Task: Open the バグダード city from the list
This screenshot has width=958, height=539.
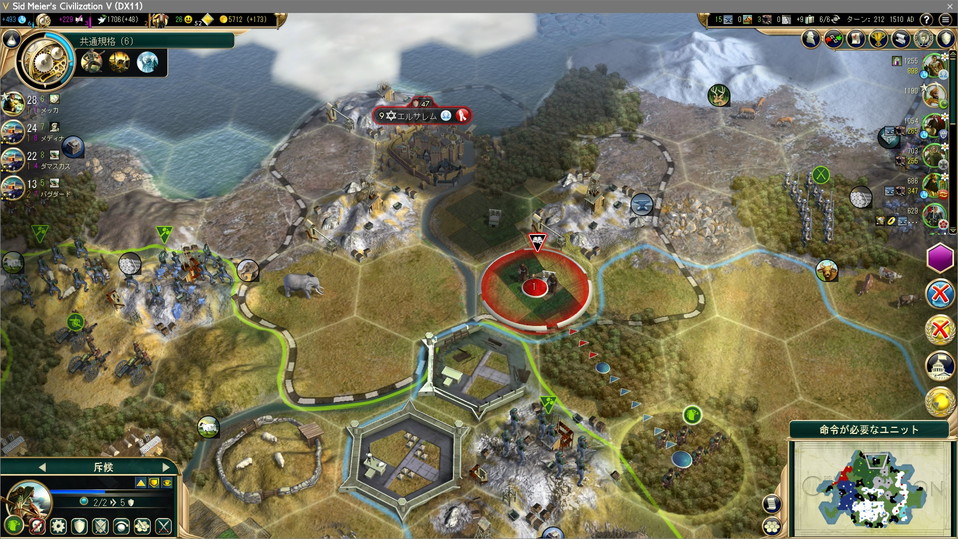Action: (14, 187)
